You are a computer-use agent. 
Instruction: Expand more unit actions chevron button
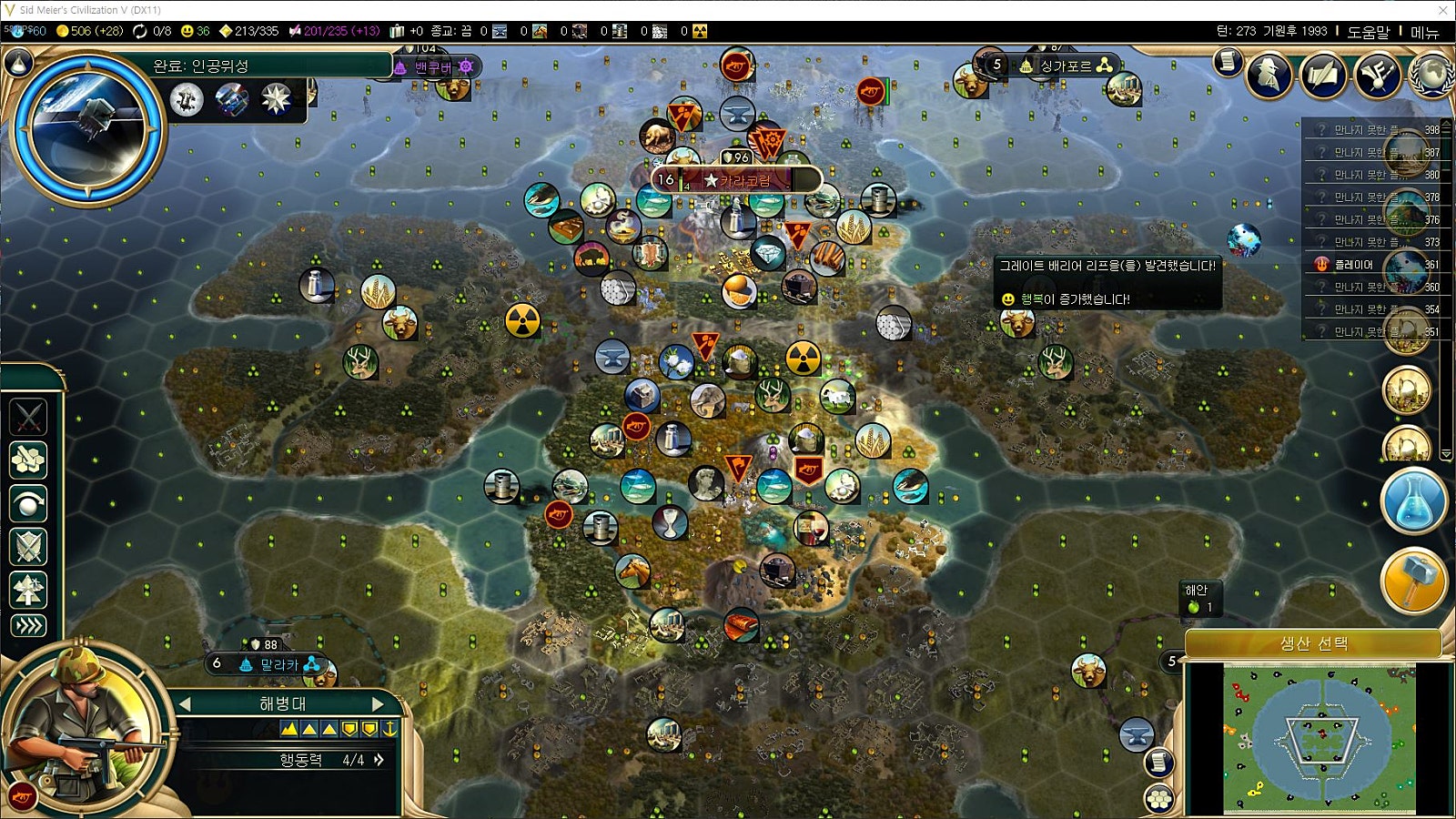[x=28, y=625]
